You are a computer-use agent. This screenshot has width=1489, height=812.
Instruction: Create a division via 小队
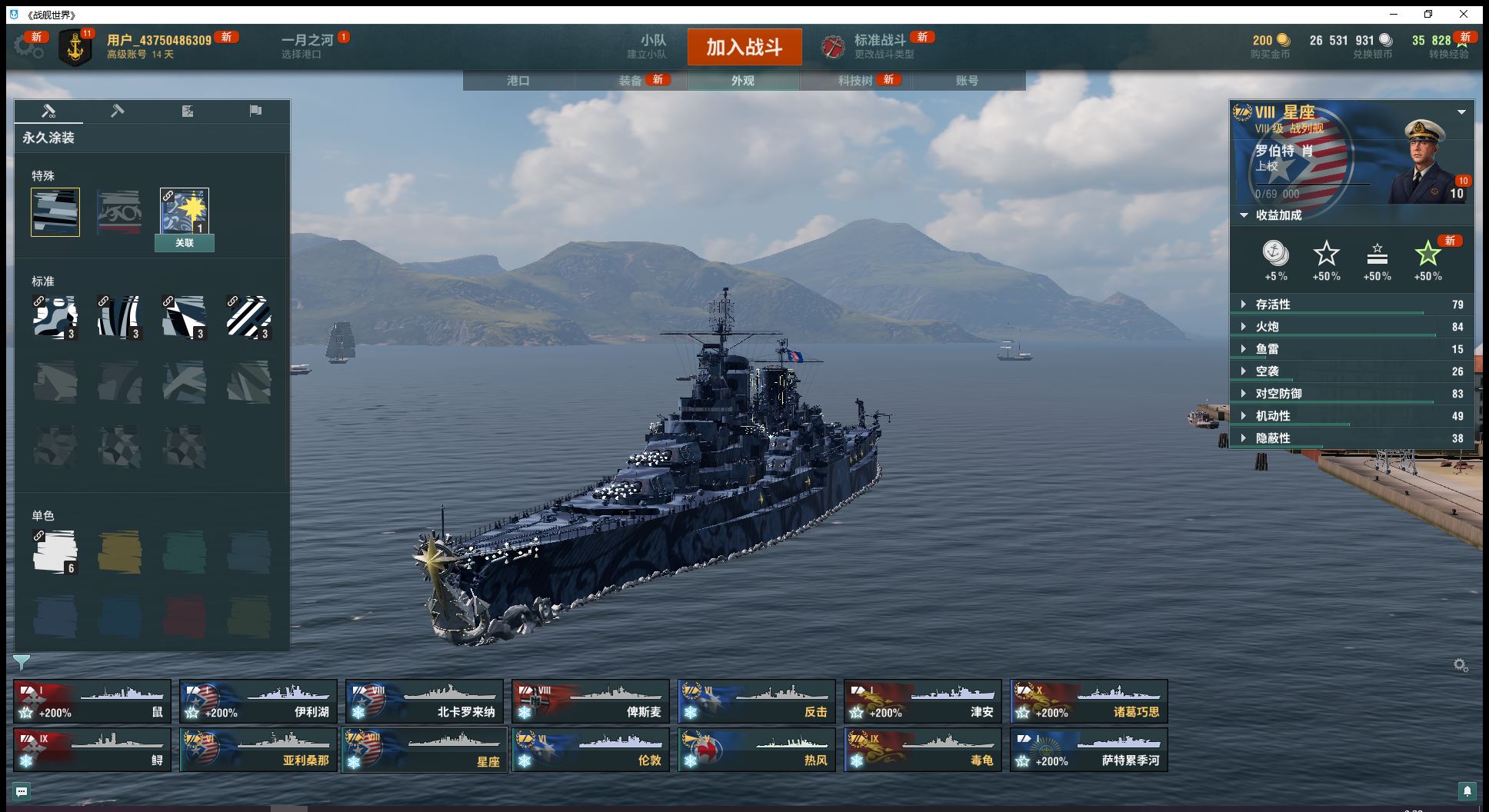(652, 46)
